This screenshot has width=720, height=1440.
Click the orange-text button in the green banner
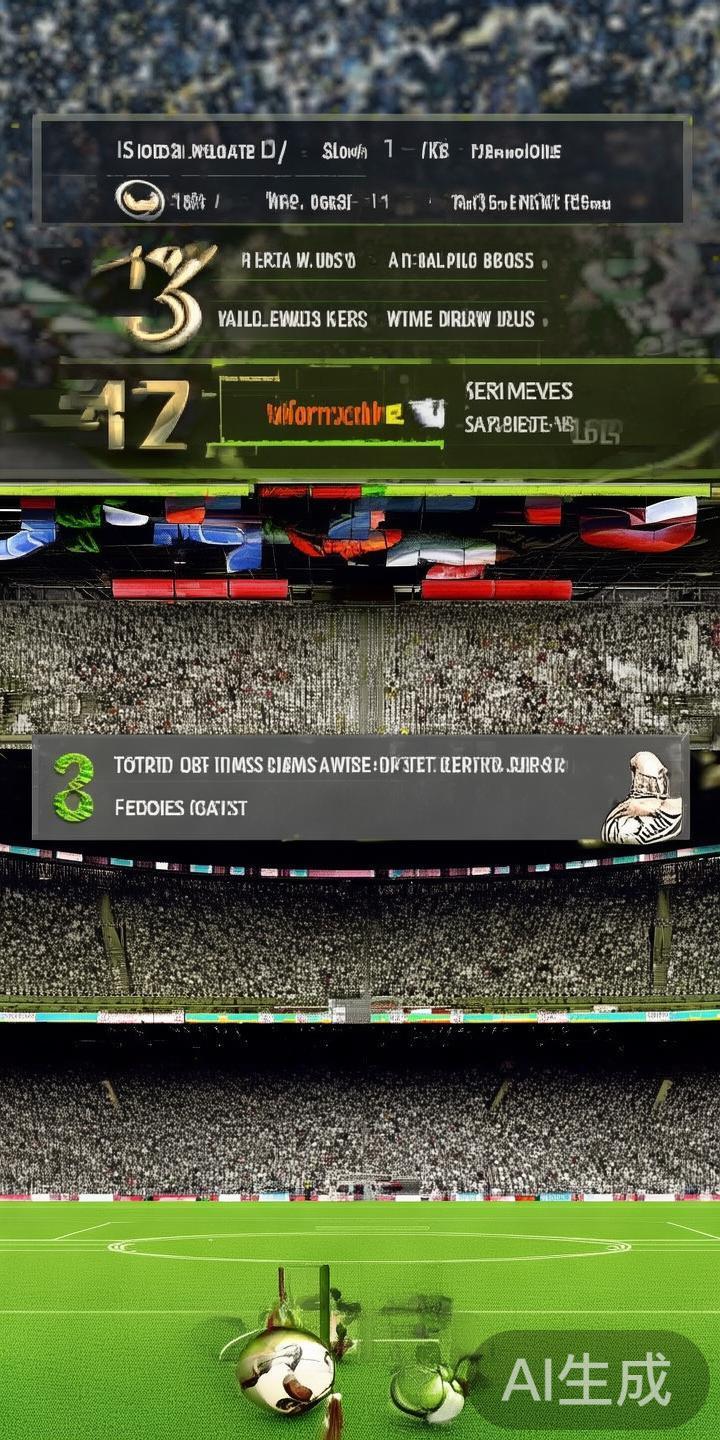[333, 413]
